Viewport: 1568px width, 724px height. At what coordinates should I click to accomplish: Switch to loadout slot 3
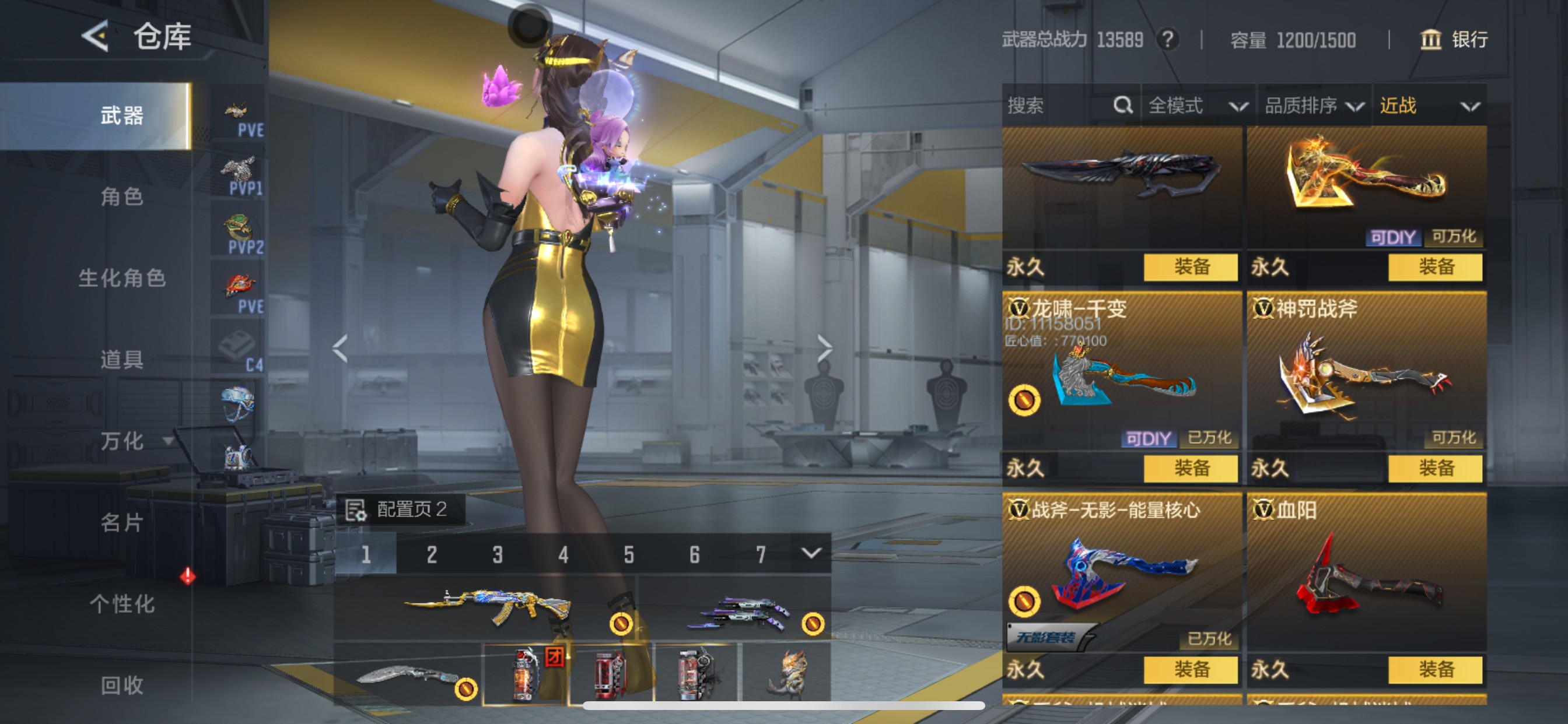(x=498, y=554)
